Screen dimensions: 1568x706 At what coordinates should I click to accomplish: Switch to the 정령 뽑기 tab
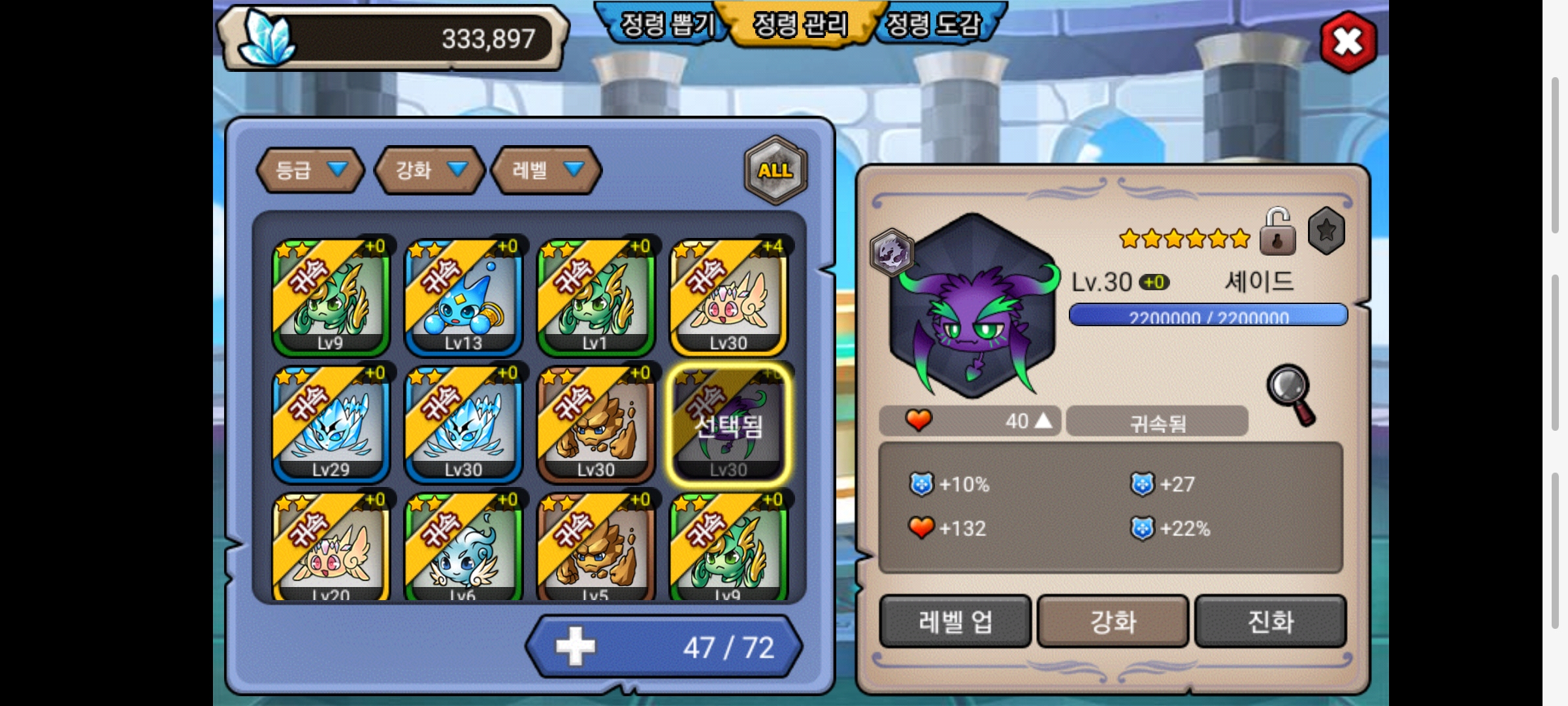pyautogui.click(x=666, y=25)
